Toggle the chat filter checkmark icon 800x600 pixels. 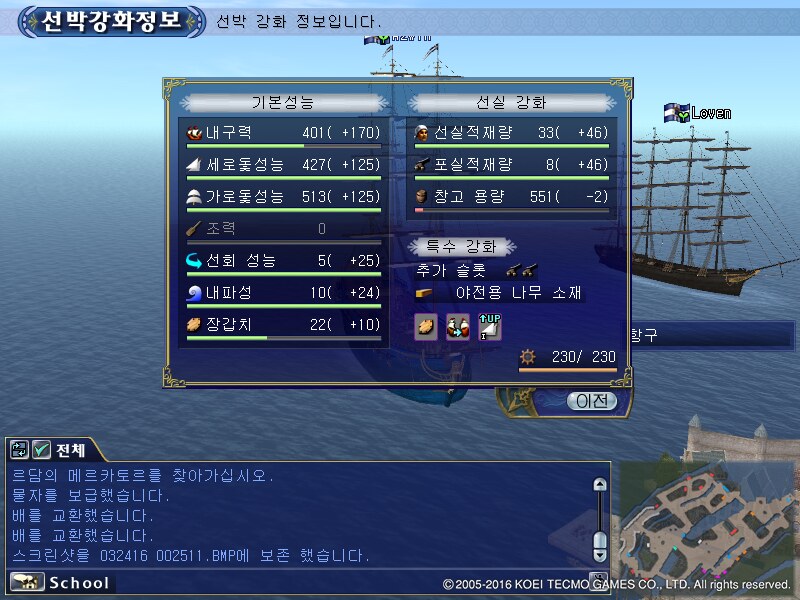(41, 450)
